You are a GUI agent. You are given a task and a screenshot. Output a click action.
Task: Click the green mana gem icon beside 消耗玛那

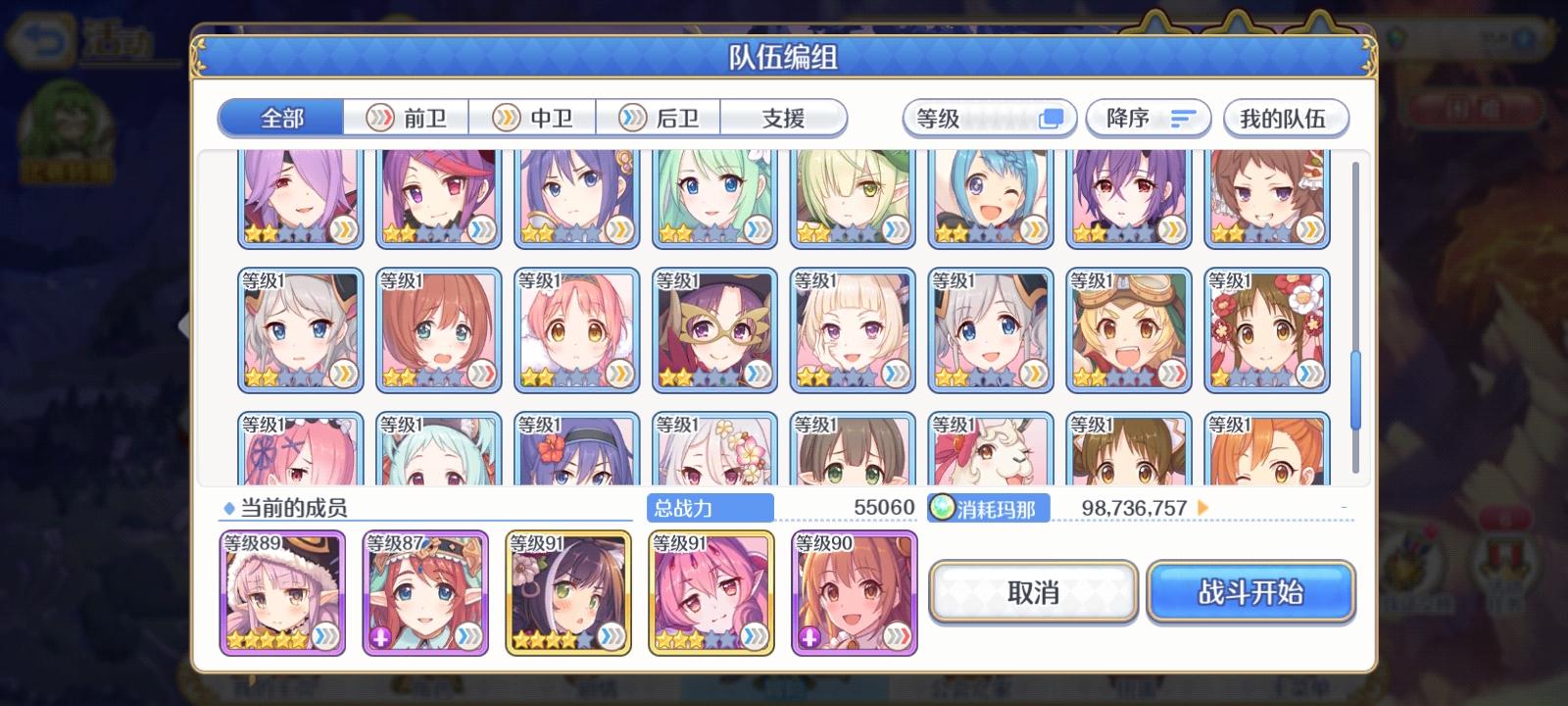point(942,508)
